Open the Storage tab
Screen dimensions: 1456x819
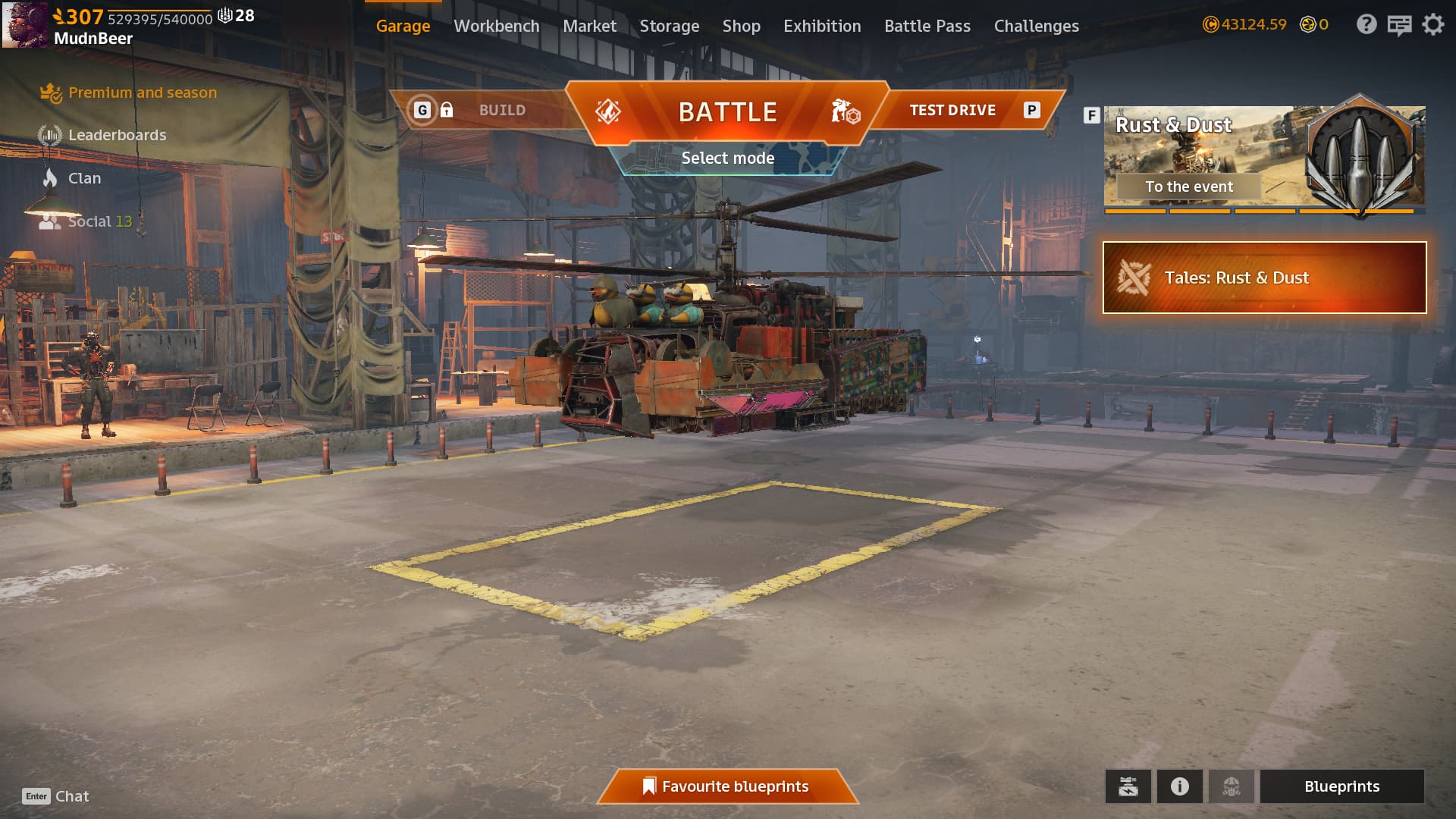(x=669, y=26)
